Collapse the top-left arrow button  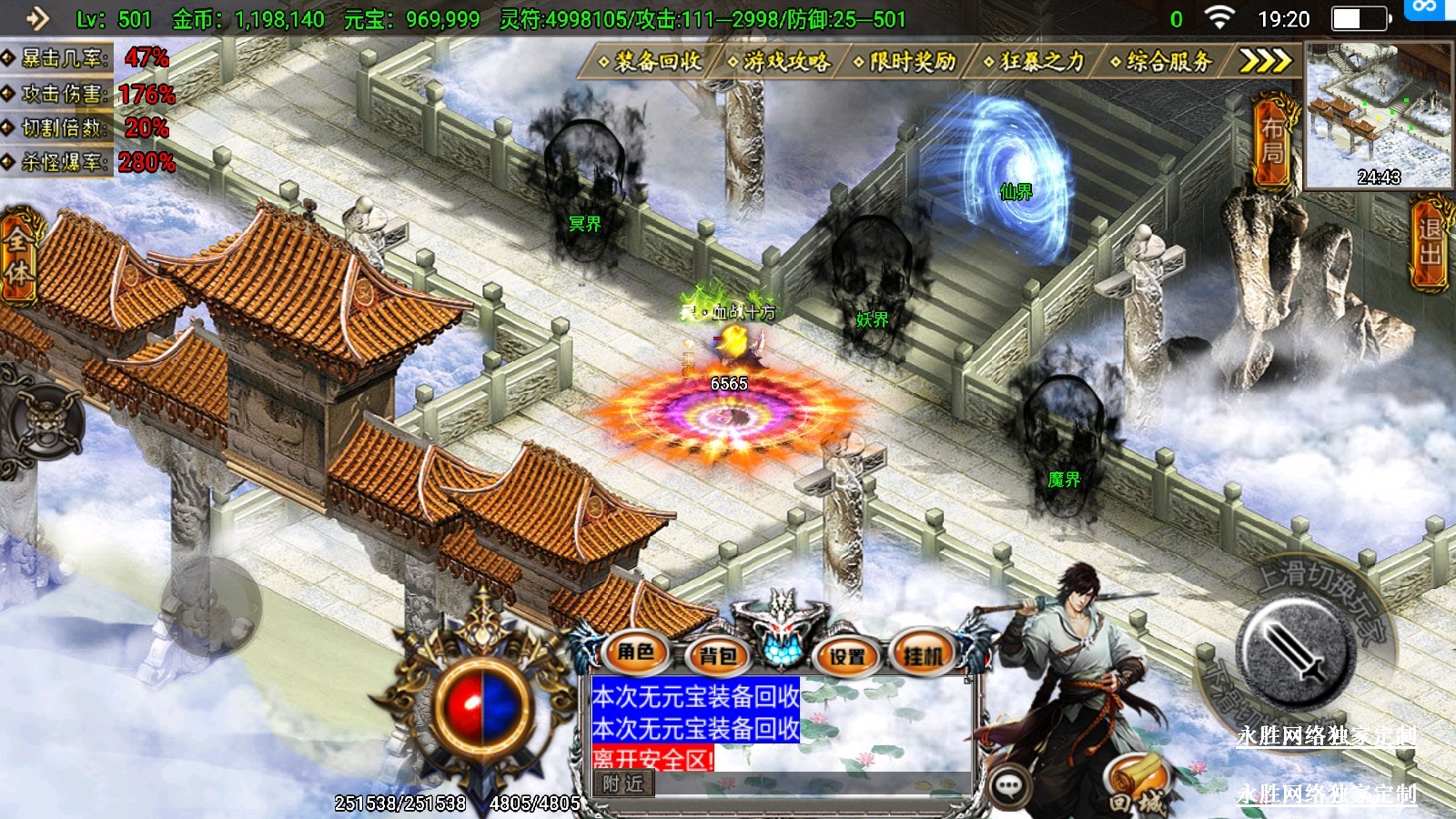(x=36, y=18)
